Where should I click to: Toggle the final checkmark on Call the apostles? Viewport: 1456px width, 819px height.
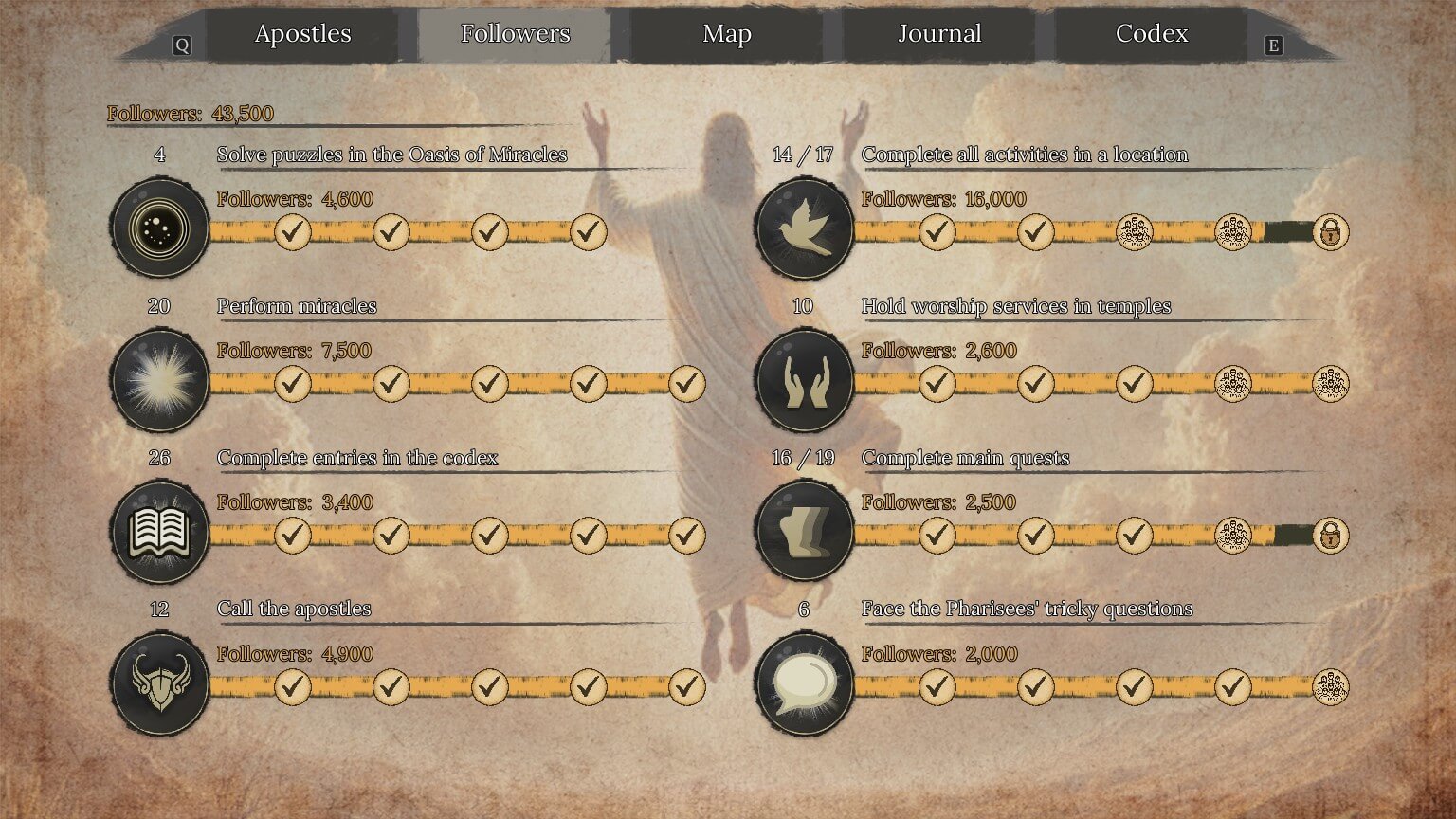coord(686,688)
